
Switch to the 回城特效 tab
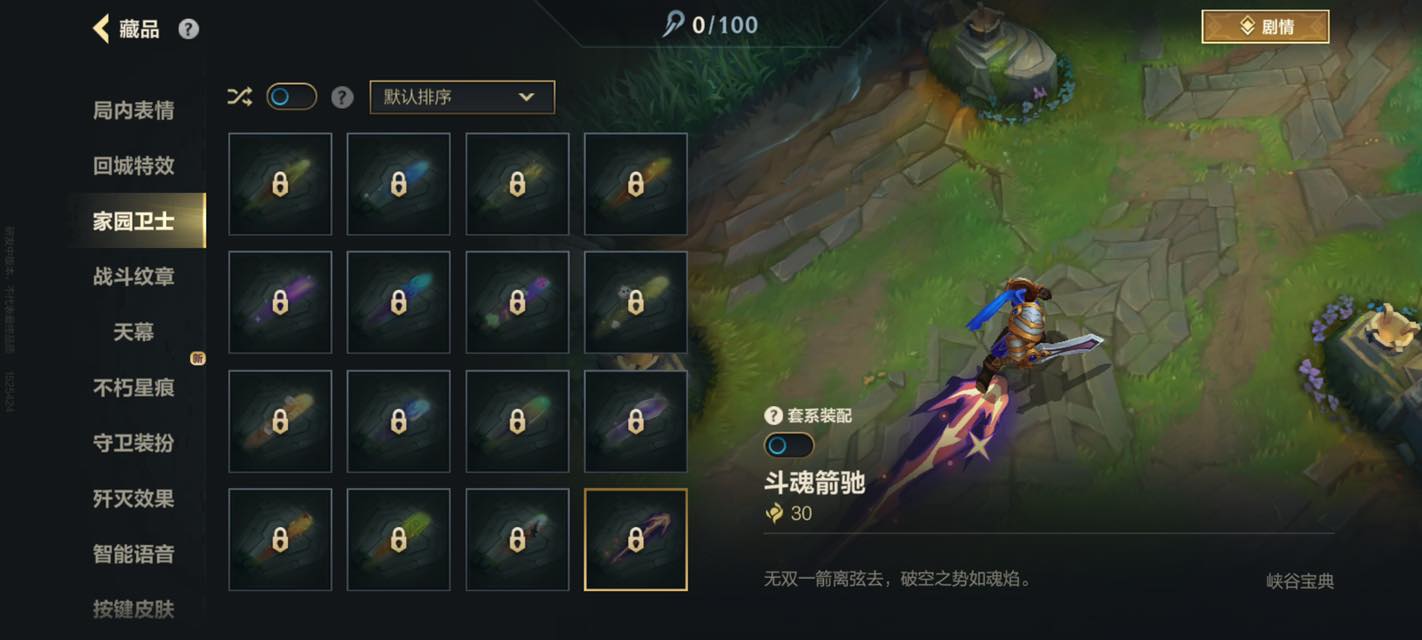click(x=134, y=166)
